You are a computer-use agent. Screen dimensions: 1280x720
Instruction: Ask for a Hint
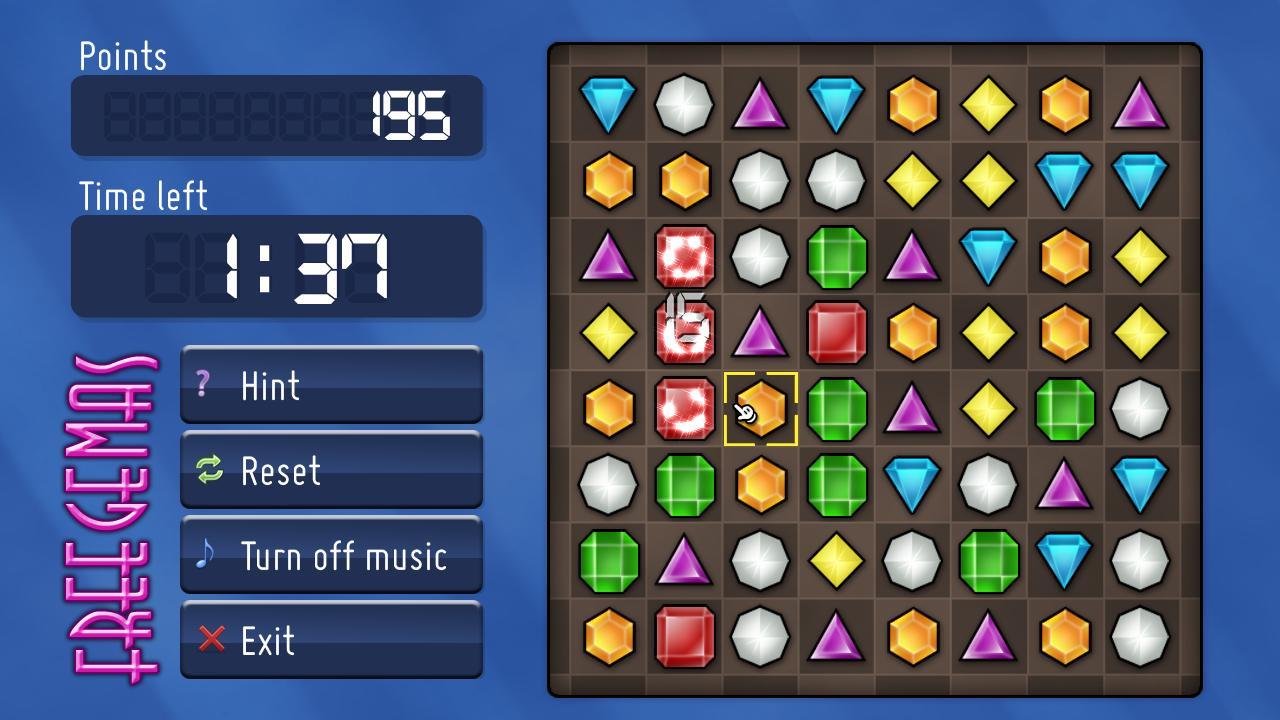(x=331, y=385)
